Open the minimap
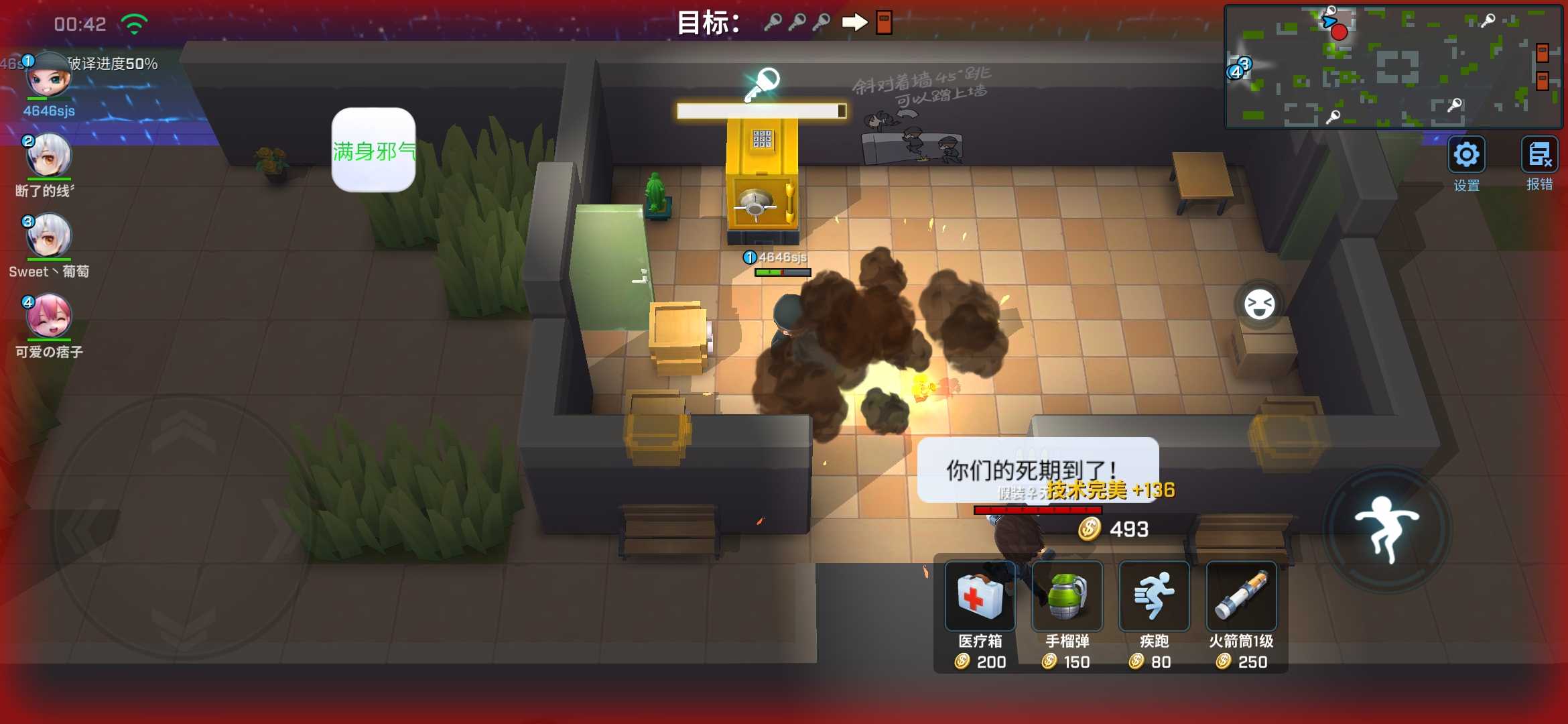Image resolution: width=1568 pixels, height=724 pixels. [x=1392, y=67]
